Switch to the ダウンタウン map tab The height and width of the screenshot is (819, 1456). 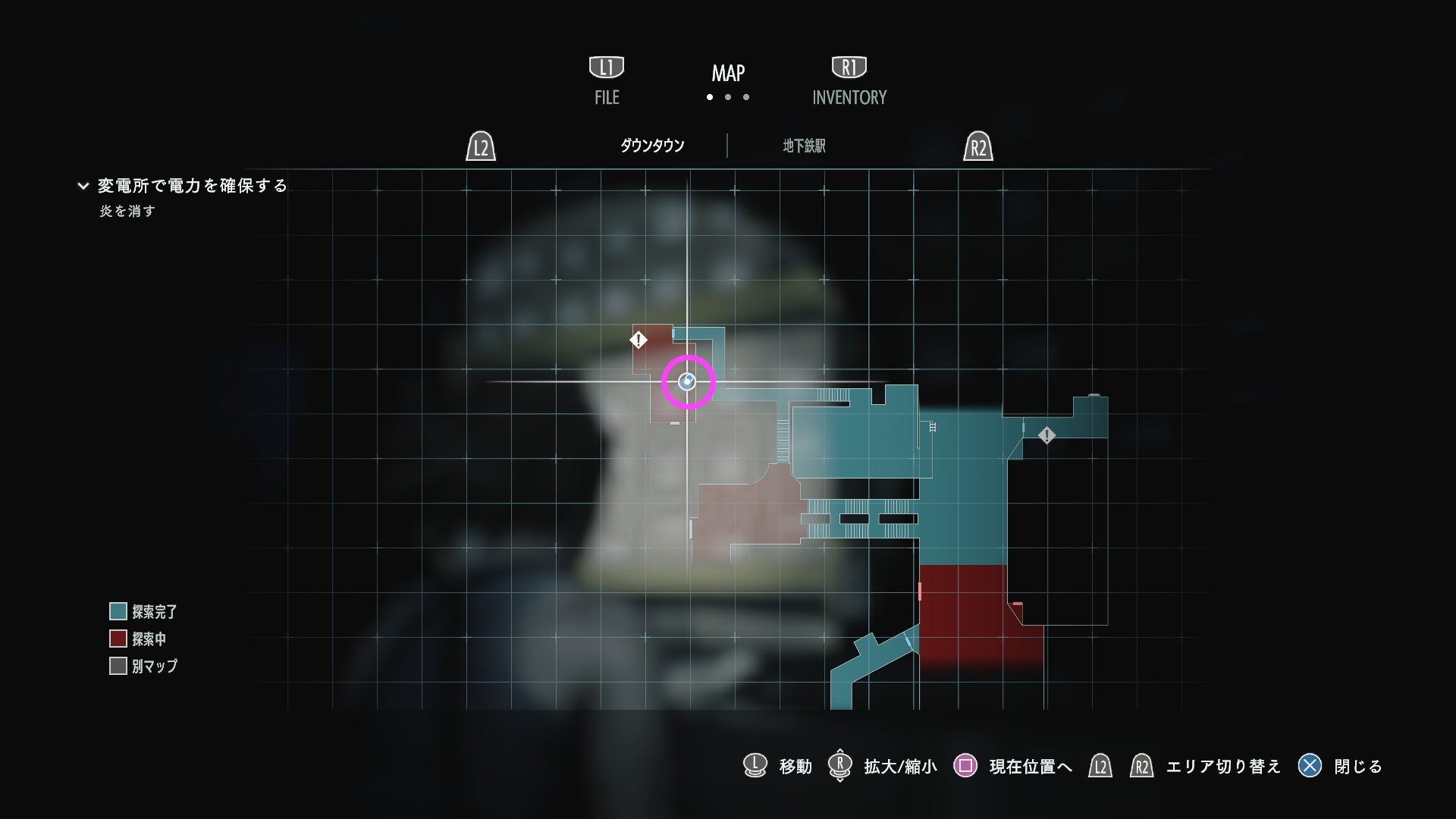tap(651, 146)
